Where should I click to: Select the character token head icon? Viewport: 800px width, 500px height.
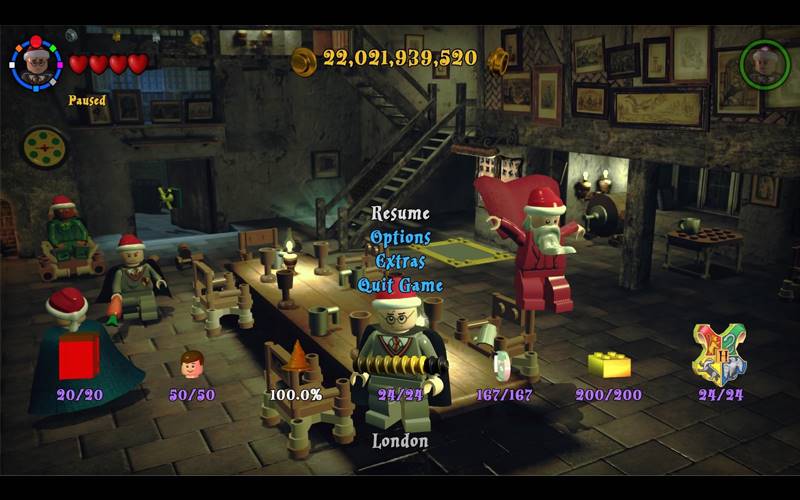tap(191, 363)
